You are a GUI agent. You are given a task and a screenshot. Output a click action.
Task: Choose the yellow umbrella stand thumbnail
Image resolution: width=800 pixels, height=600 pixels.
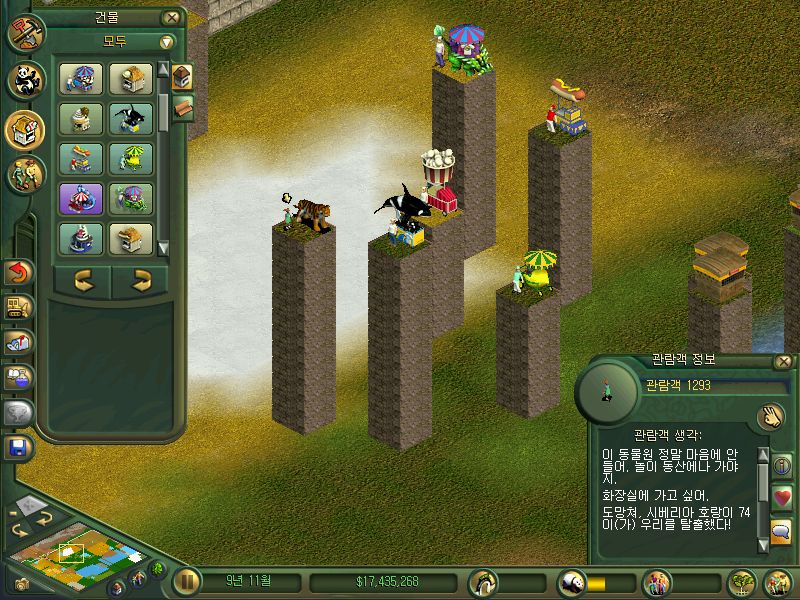132,158
